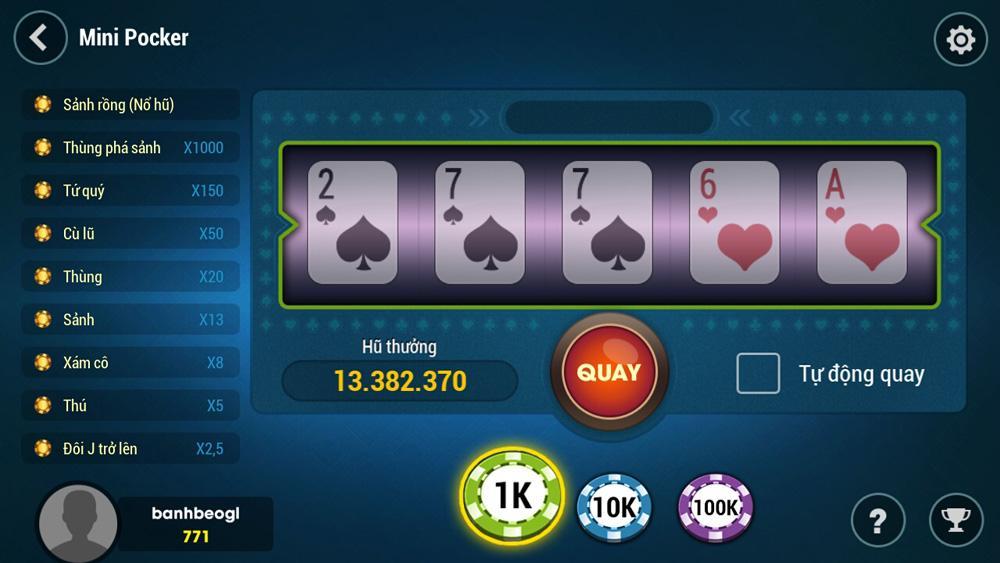1000x563 pixels.
Task: Pick the 100K purple chip
Action: [715, 507]
